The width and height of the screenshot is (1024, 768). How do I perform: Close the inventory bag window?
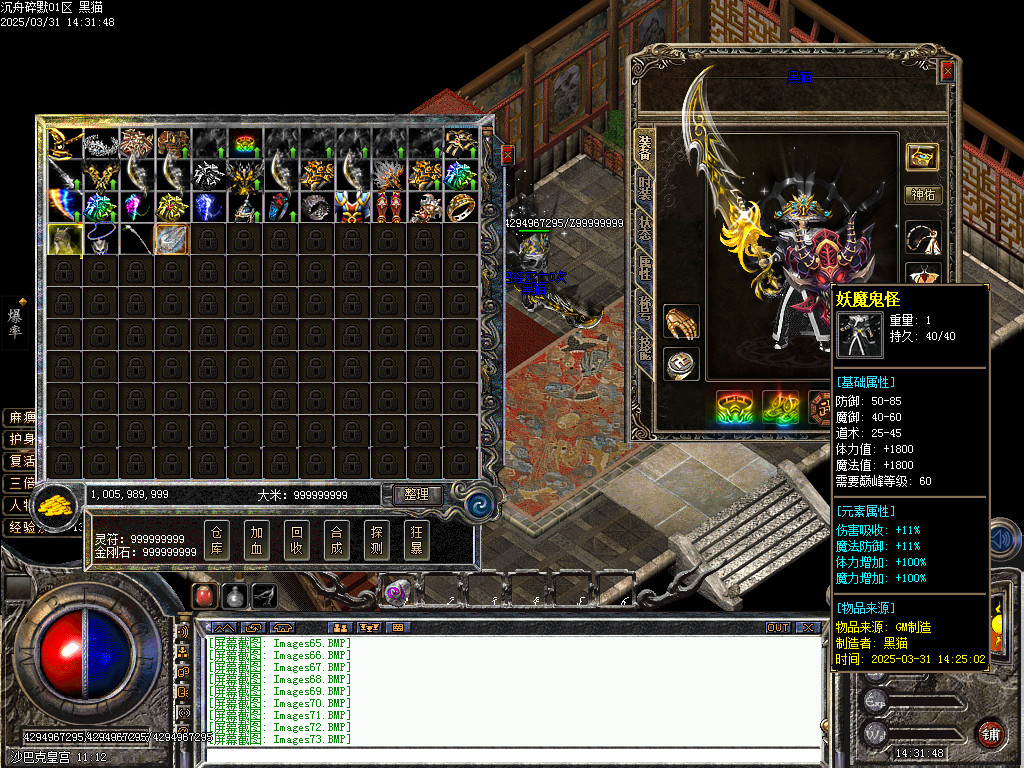click(x=506, y=155)
